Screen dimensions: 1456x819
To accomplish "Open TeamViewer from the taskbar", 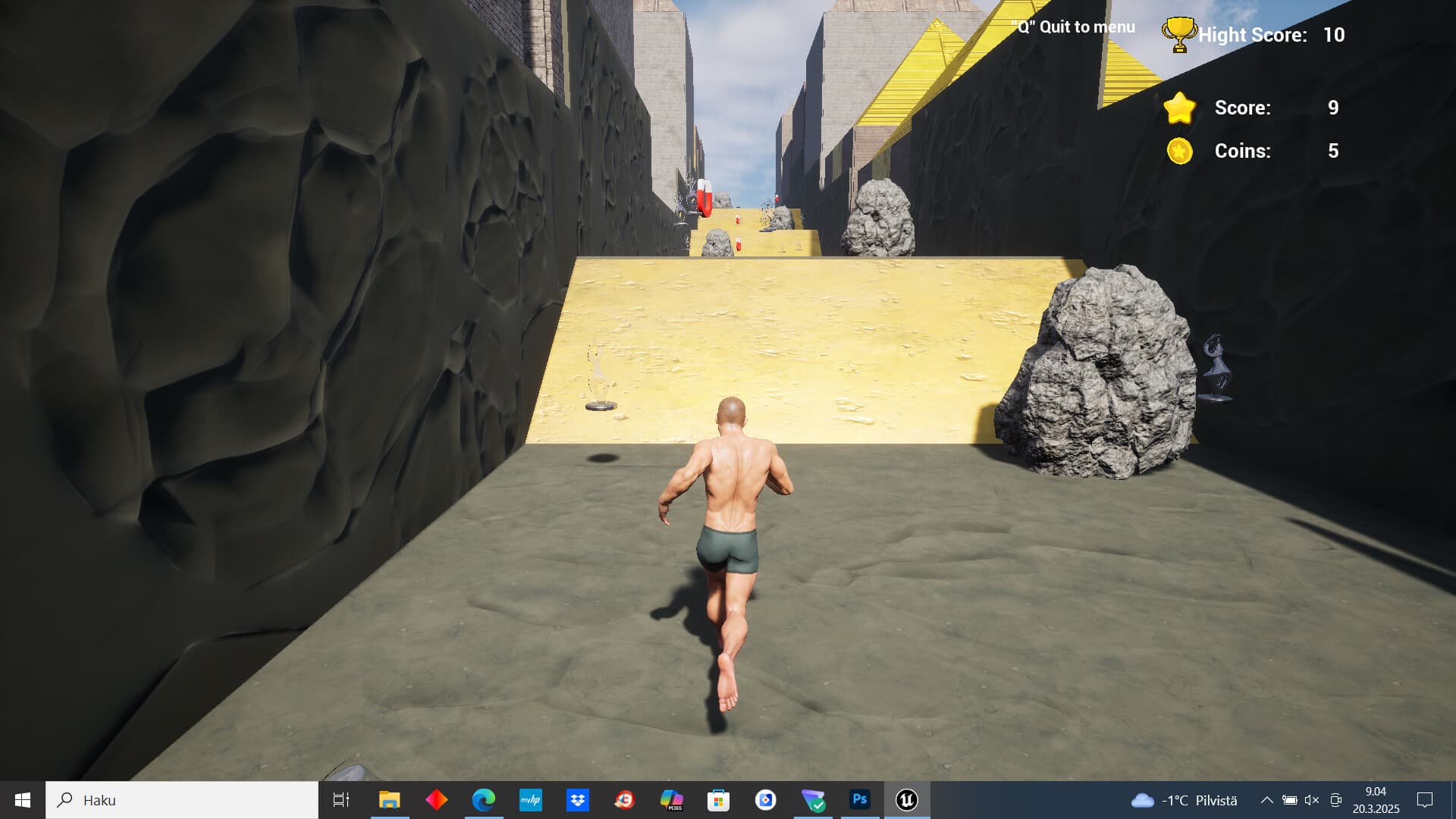I will tap(812, 800).
